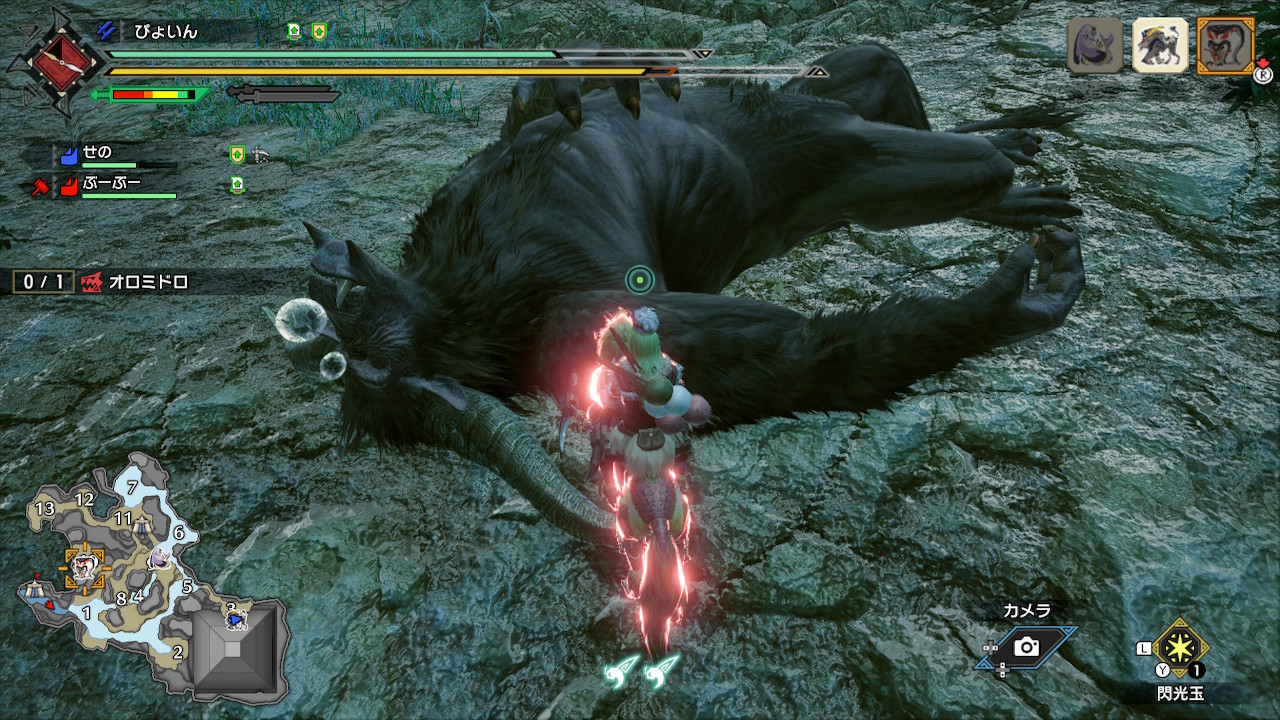Click the main camp tent with red flag
The height and width of the screenshot is (720, 1280).
click(36, 589)
